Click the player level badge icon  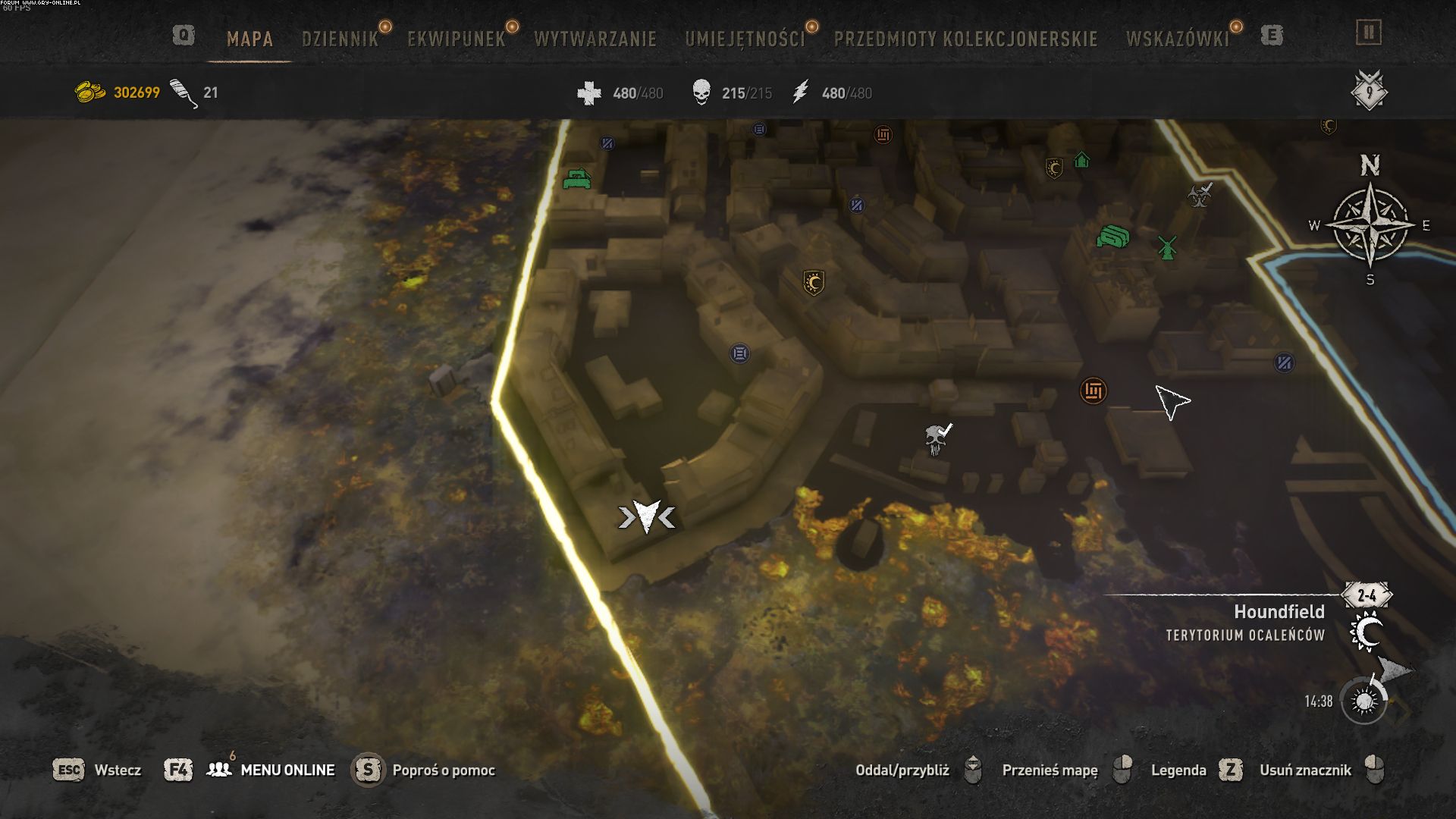pos(1369,92)
